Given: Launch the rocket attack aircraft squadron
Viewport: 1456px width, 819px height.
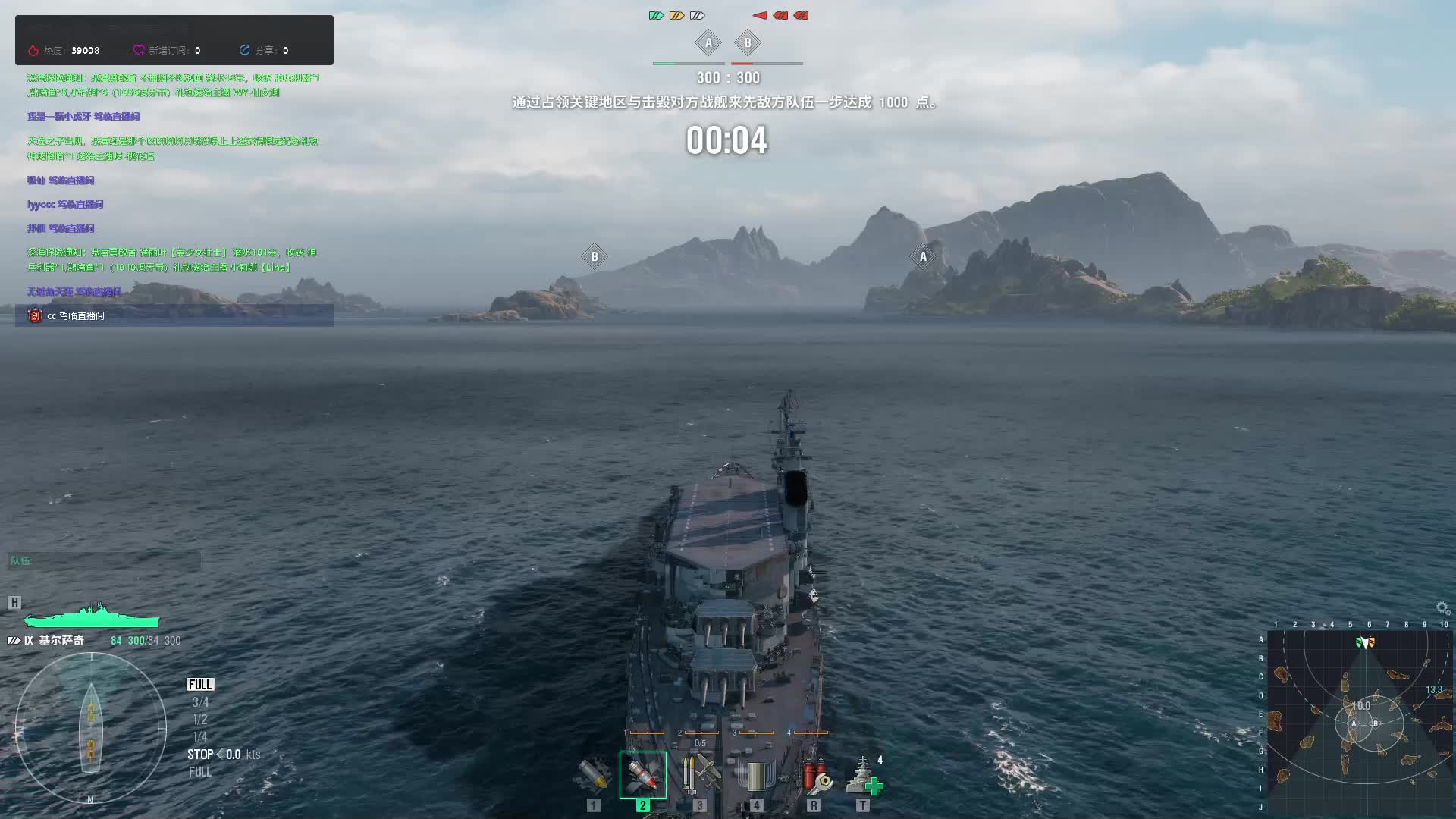Looking at the screenshot, I should coord(699,775).
